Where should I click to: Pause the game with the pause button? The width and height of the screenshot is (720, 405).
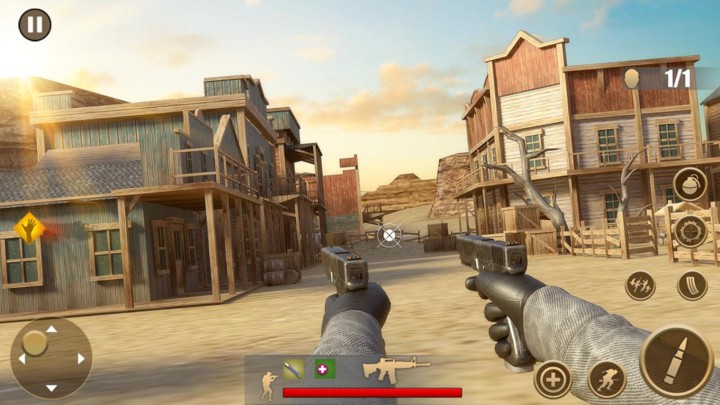tap(35, 24)
